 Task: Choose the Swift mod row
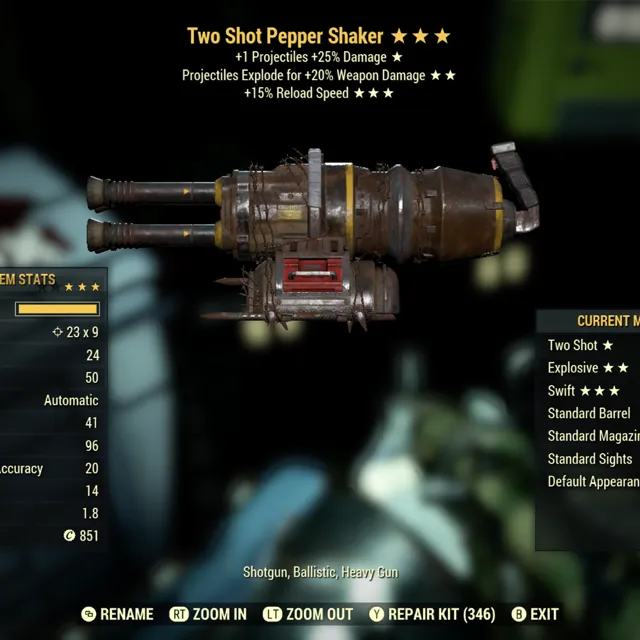click(584, 391)
